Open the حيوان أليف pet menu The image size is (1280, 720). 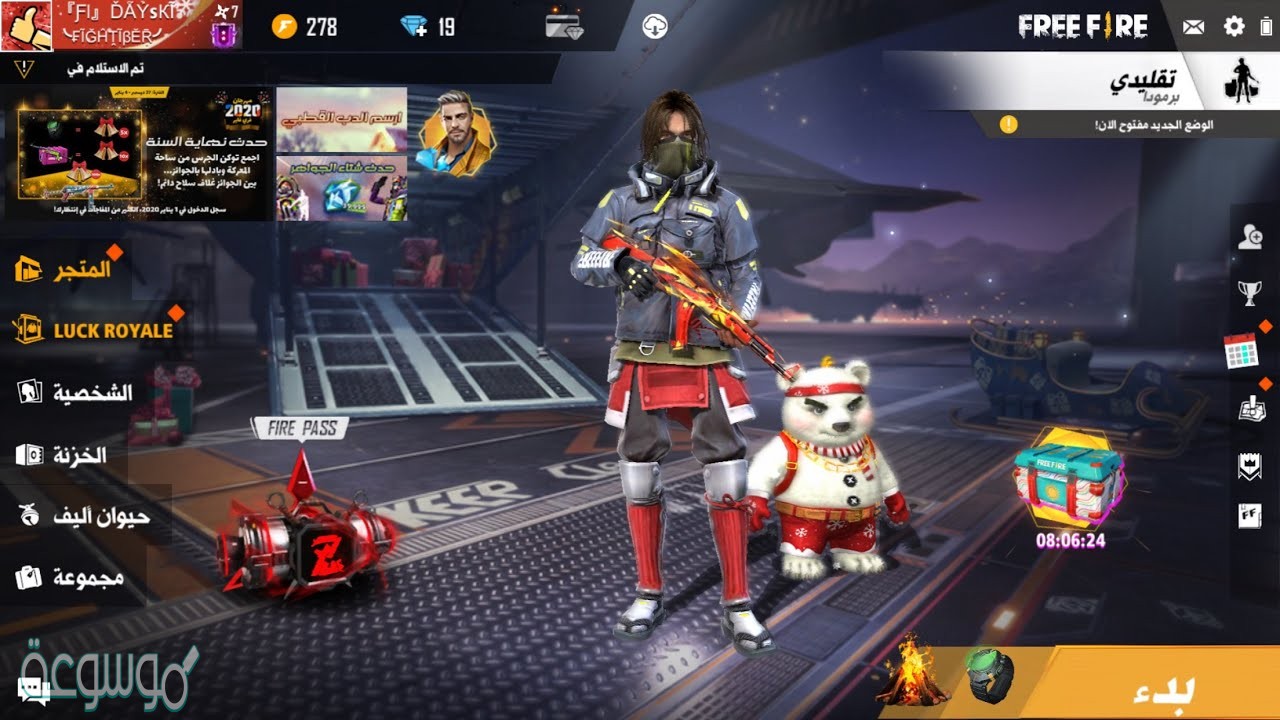pyautogui.click(x=84, y=516)
